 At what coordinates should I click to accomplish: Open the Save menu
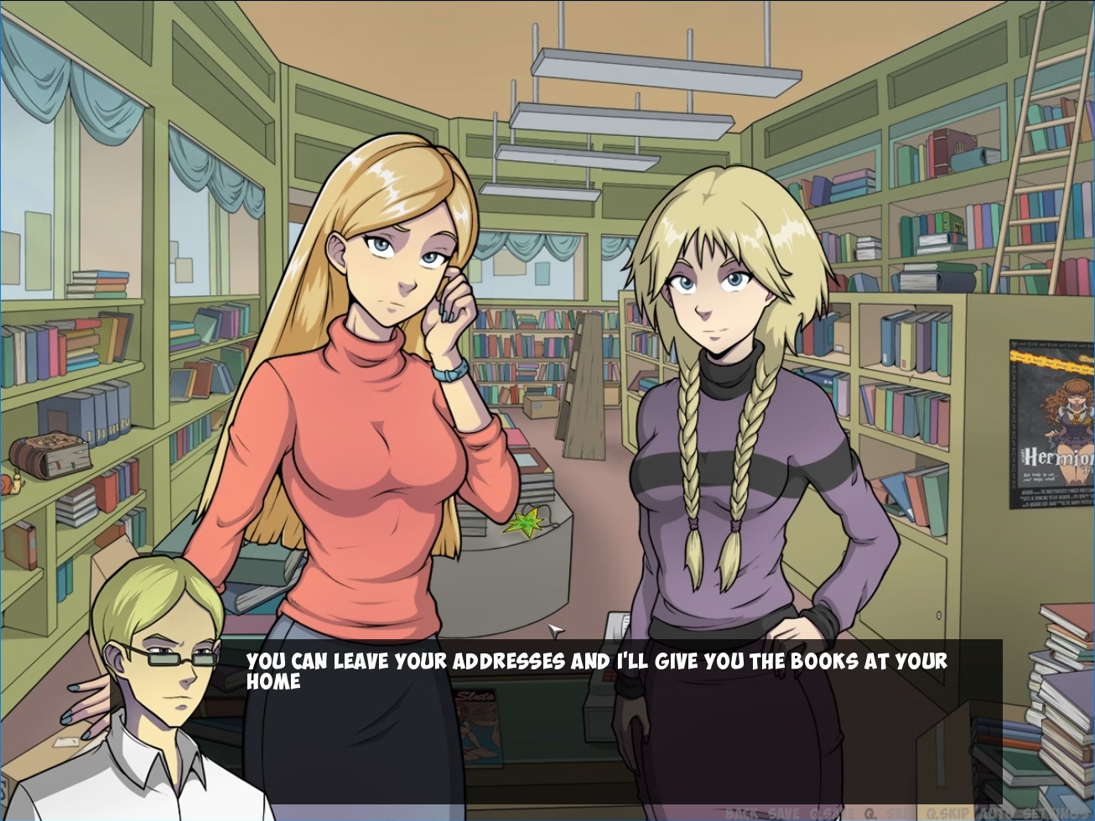784,813
